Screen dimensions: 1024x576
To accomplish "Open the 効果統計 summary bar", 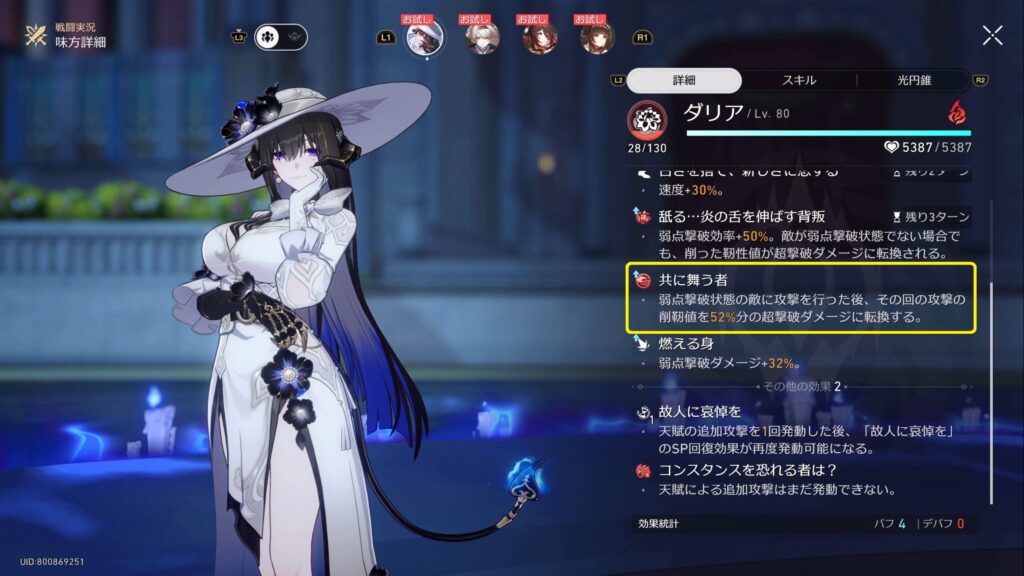I will pyautogui.click(x=800, y=523).
